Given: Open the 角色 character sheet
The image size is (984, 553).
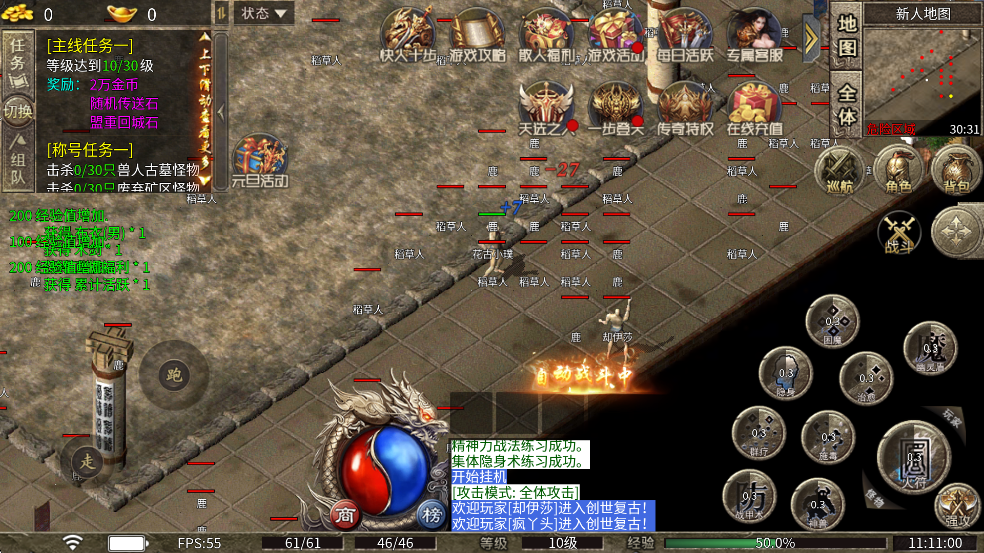Looking at the screenshot, I should tap(897, 168).
